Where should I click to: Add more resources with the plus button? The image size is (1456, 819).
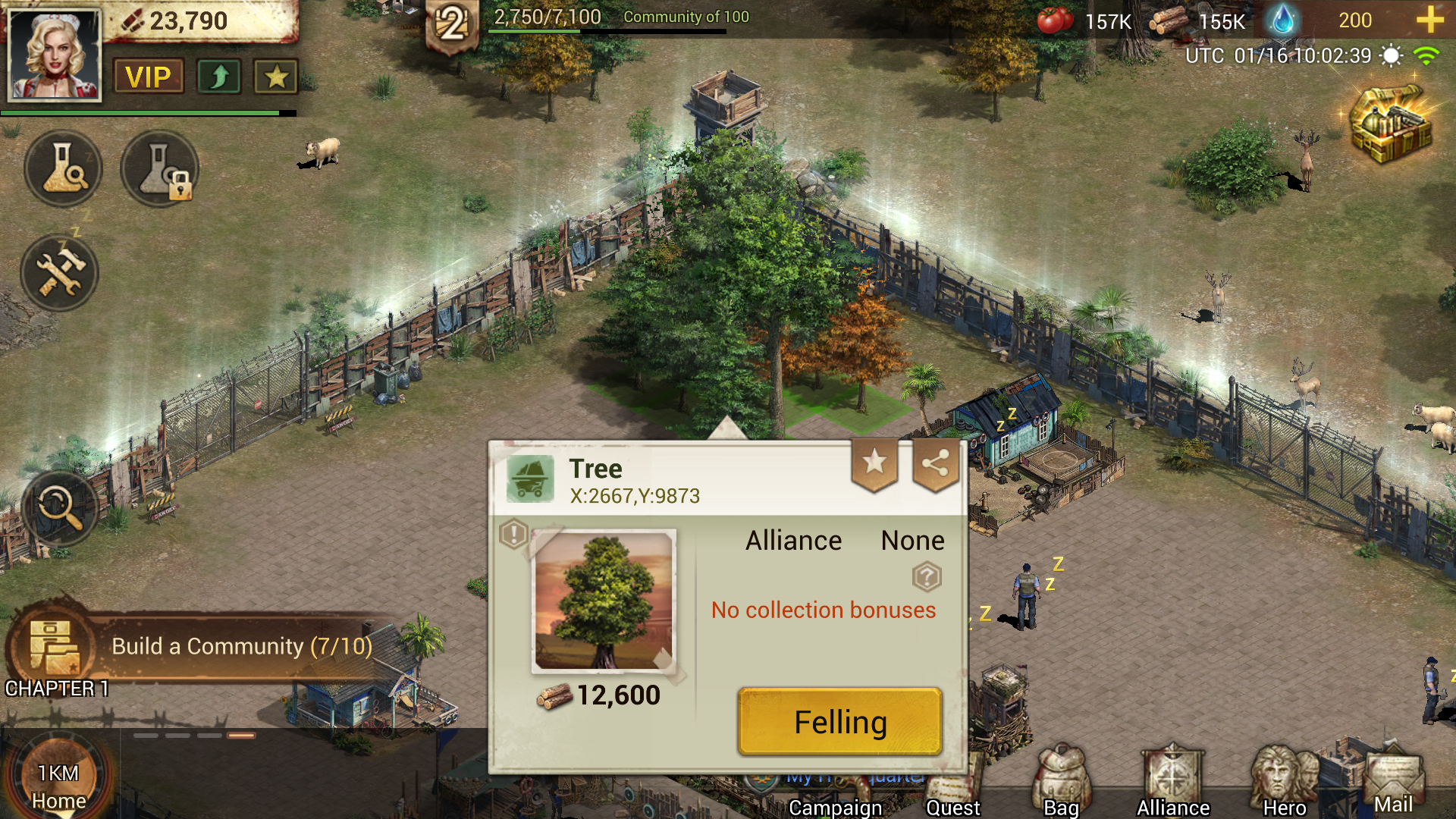coord(1429,20)
